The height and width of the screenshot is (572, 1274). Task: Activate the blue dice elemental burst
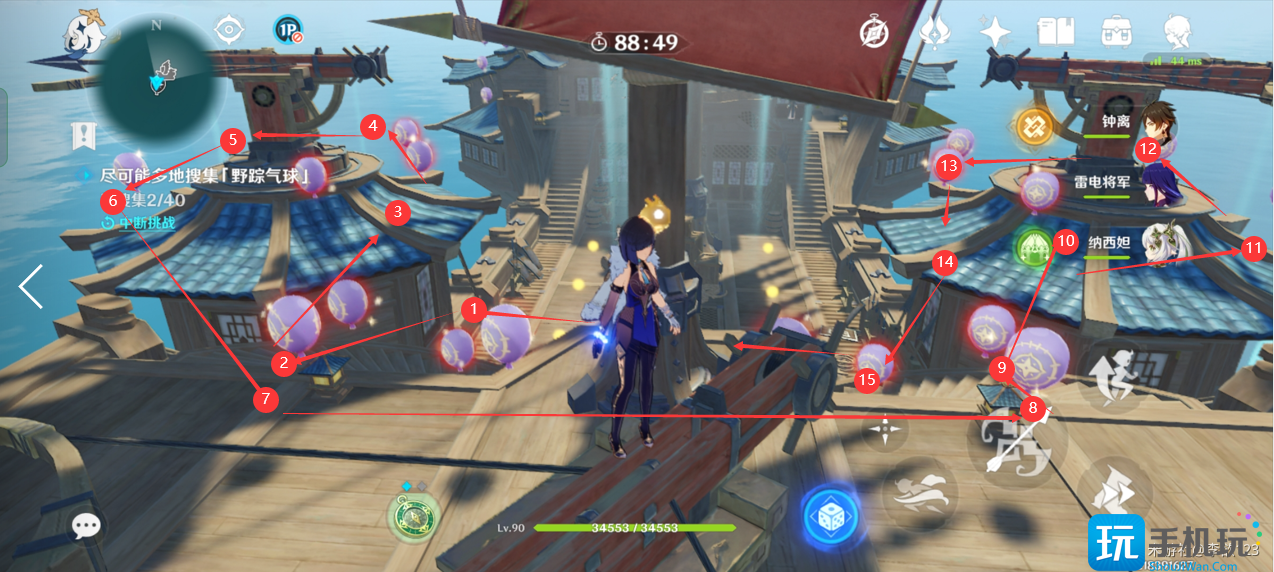coord(831,516)
